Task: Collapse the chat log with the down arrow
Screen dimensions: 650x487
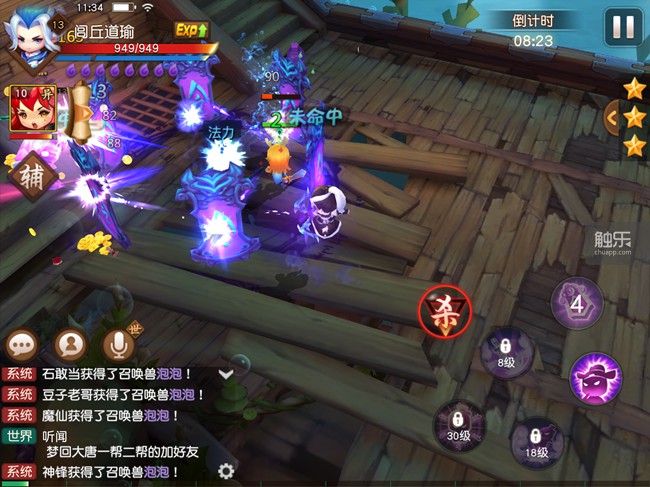Action: (226, 374)
